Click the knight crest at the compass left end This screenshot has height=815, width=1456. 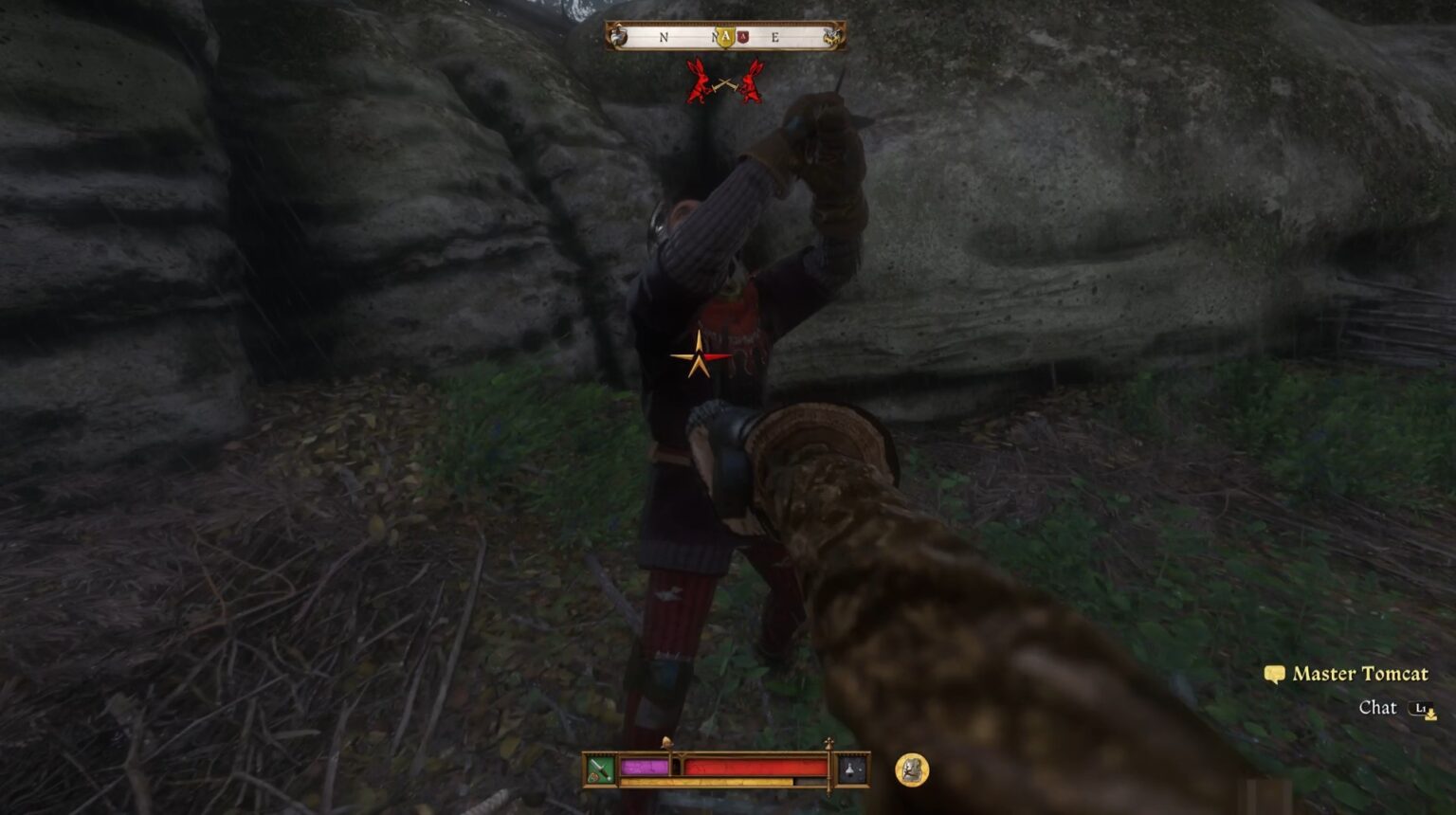pyautogui.click(x=617, y=35)
